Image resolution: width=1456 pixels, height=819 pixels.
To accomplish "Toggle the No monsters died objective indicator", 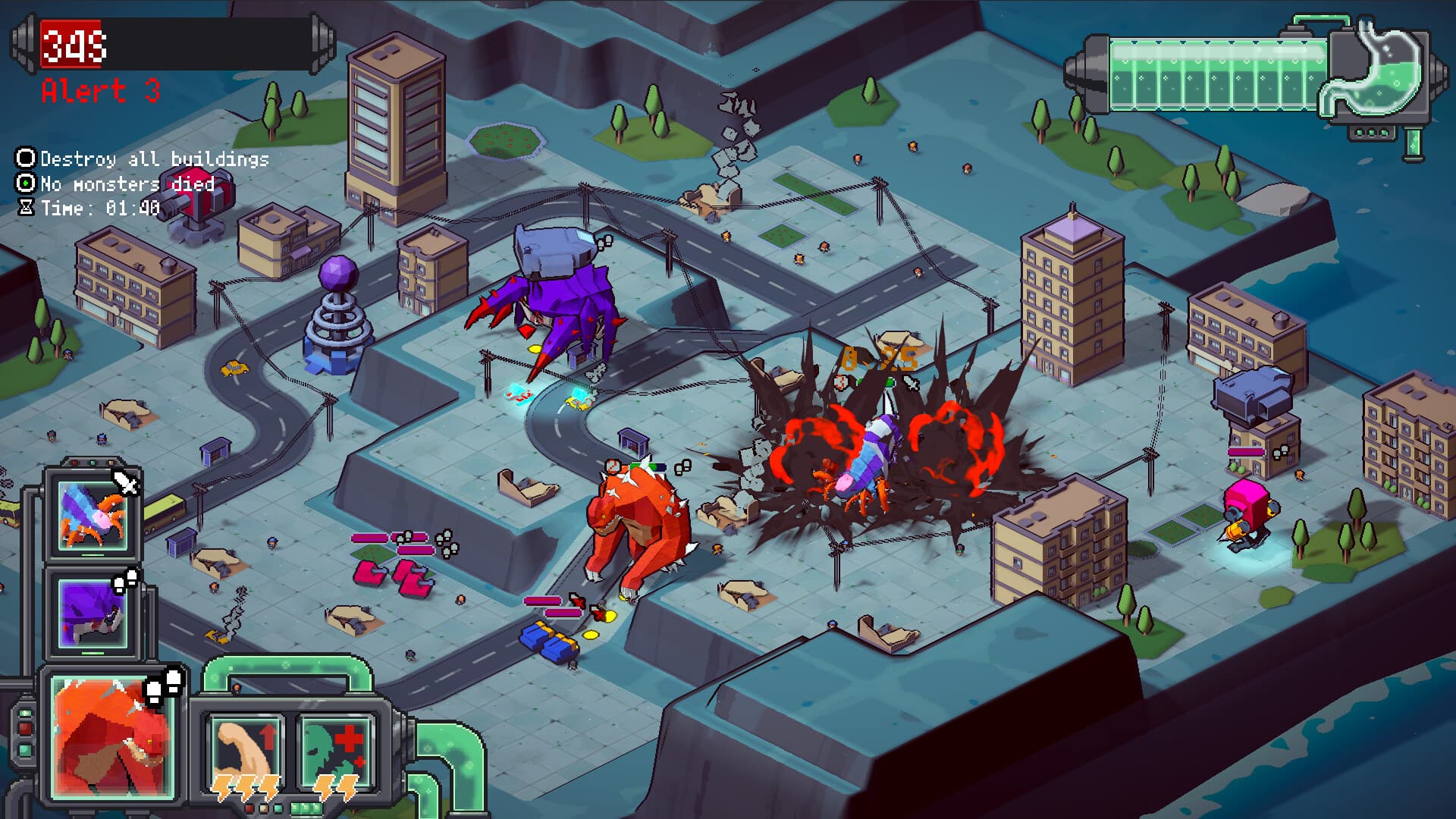I will (25, 184).
